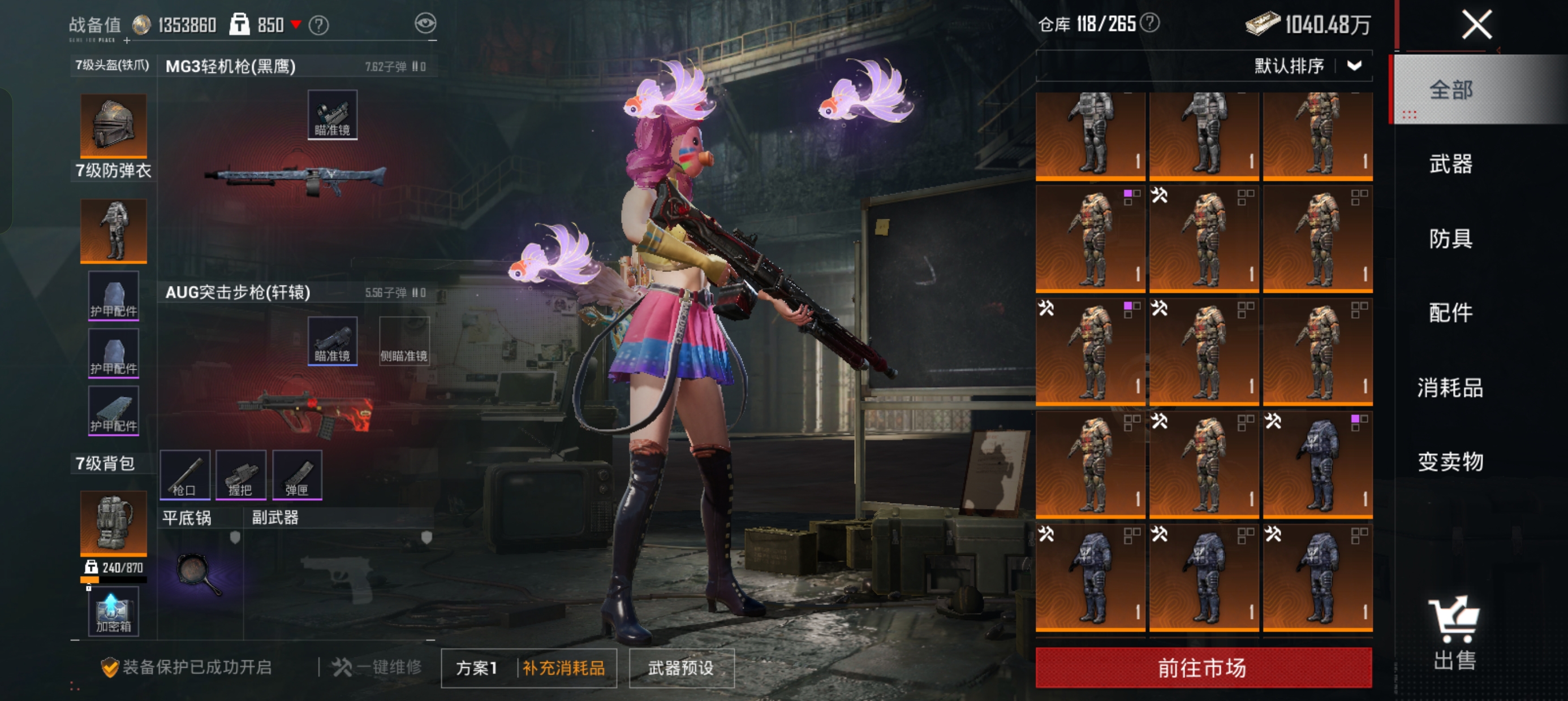Screen dimensions: 1568x701
Task: Open the 防具 category tab
Action: pyautogui.click(x=1450, y=239)
